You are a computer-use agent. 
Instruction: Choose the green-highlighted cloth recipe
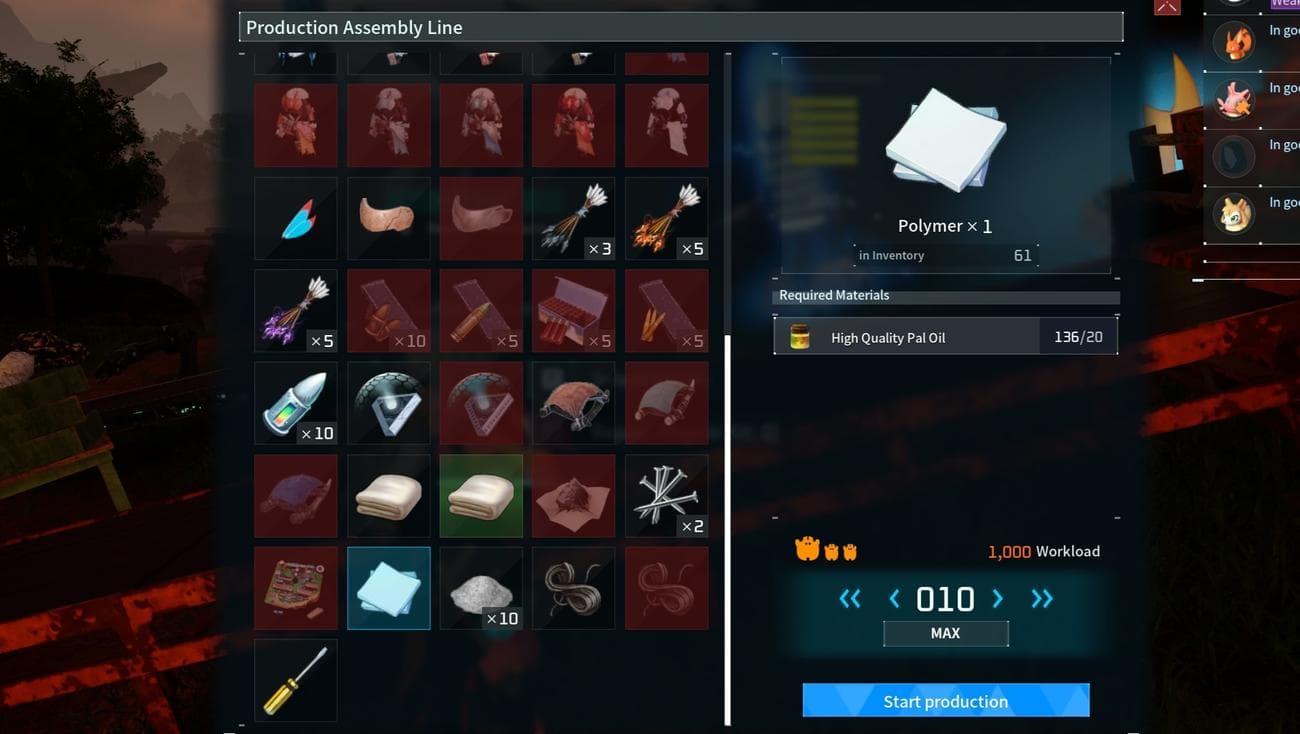481,496
